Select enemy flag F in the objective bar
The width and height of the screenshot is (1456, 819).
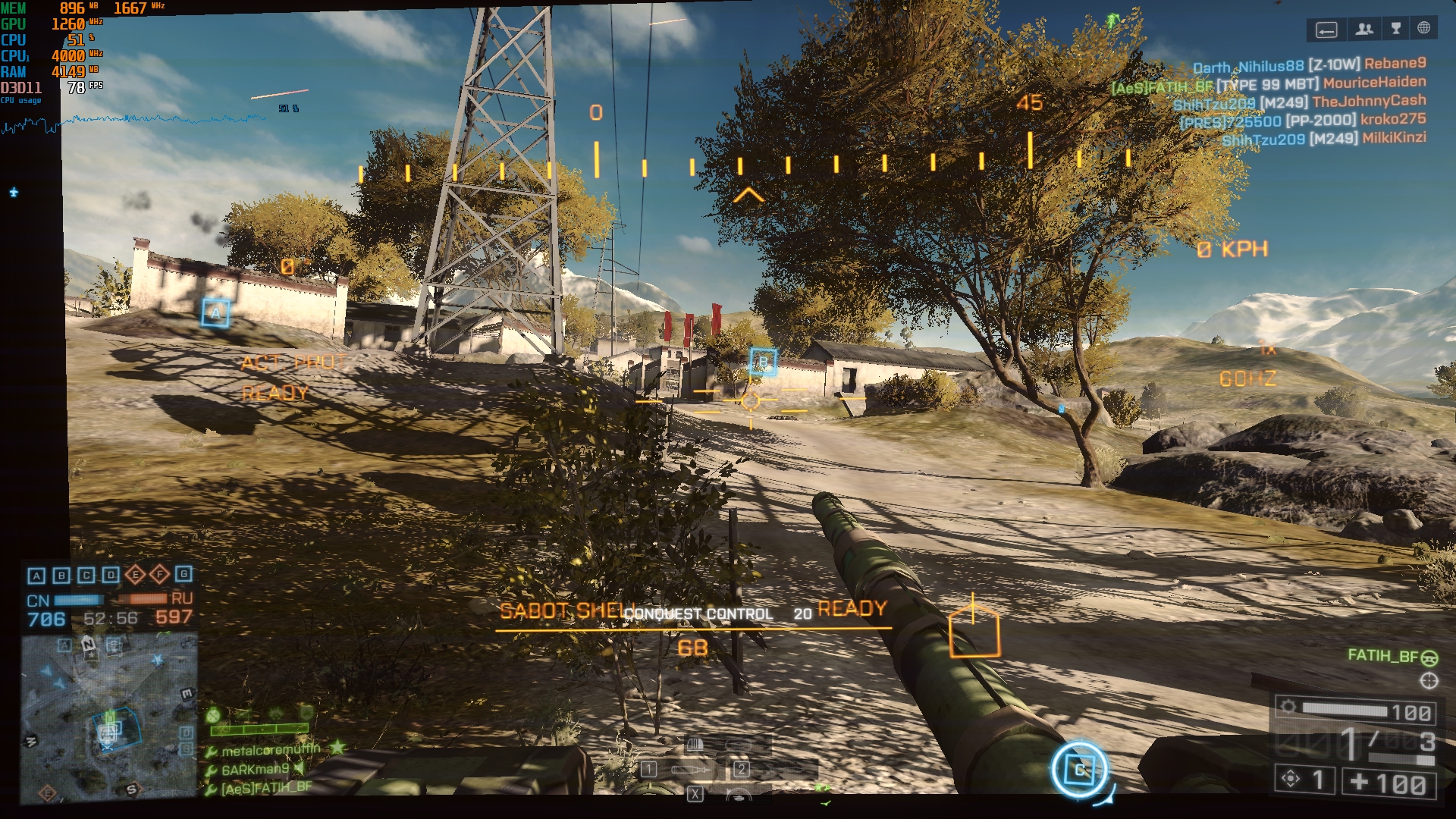[x=159, y=574]
